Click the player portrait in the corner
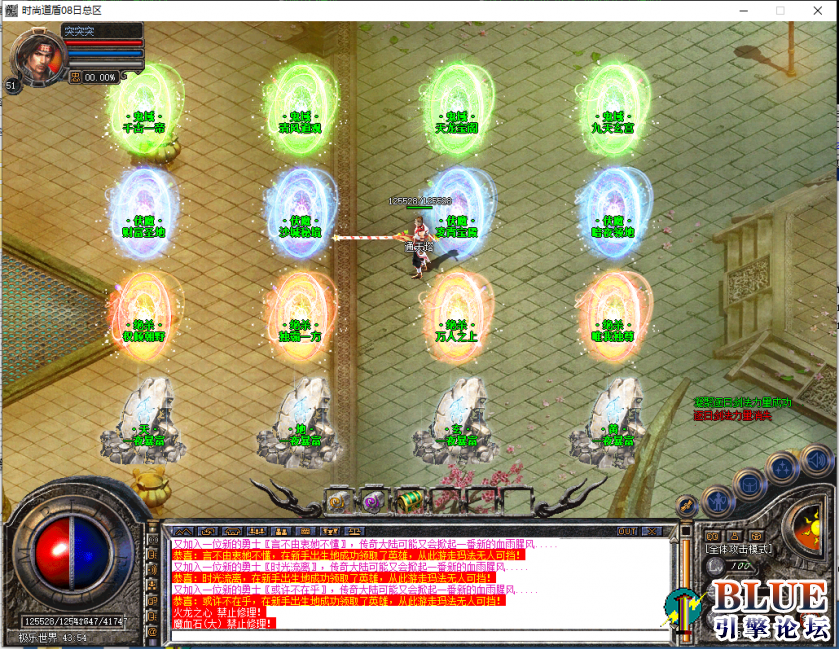This screenshot has width=839, height=649. point(32,57)
